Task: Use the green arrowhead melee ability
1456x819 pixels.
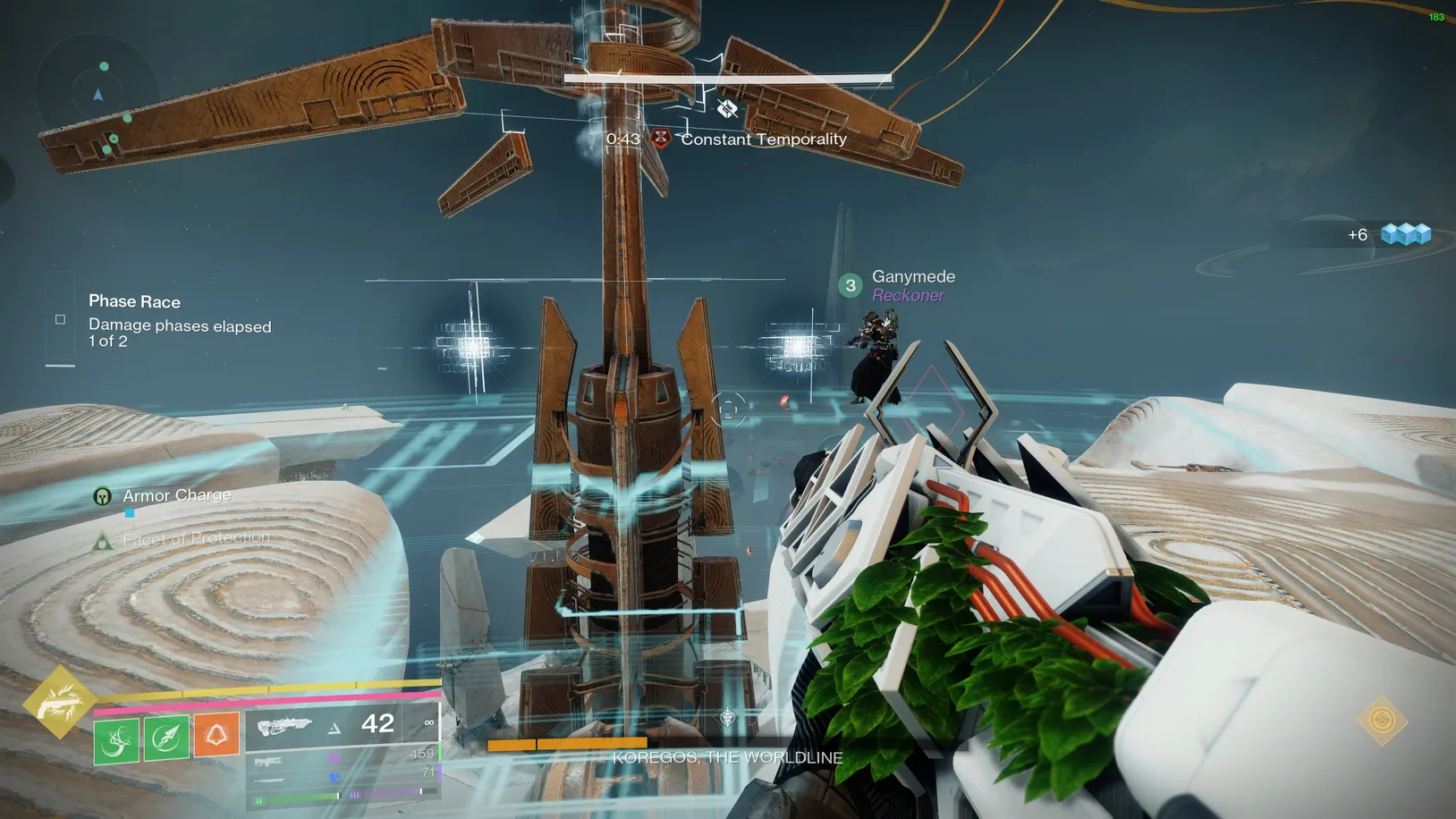Action: [x=166, y=738]
